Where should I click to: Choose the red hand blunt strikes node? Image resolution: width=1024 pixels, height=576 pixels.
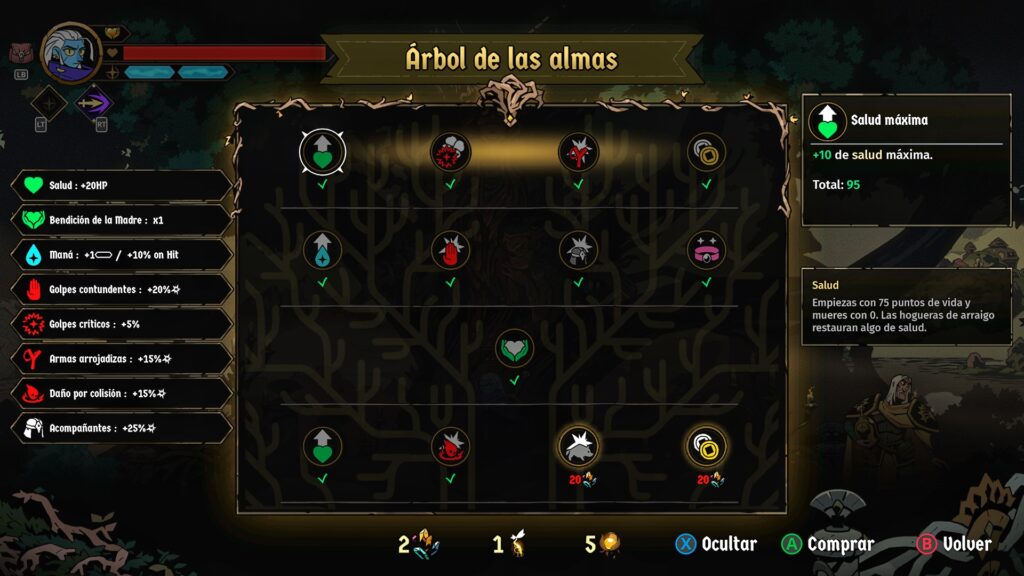450,250
